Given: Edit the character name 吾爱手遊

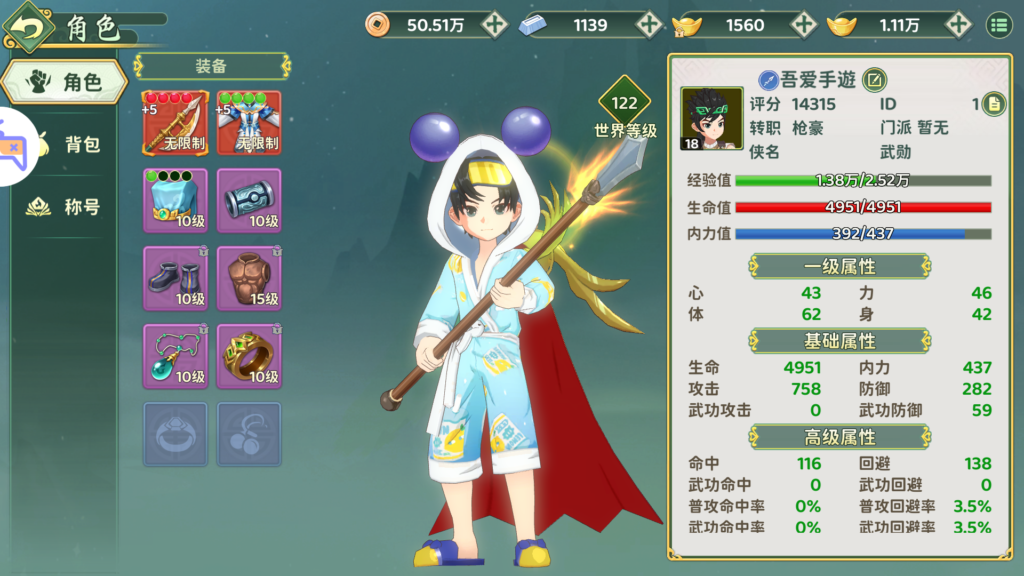Looking at the screenshot, I should pos(874,80).
